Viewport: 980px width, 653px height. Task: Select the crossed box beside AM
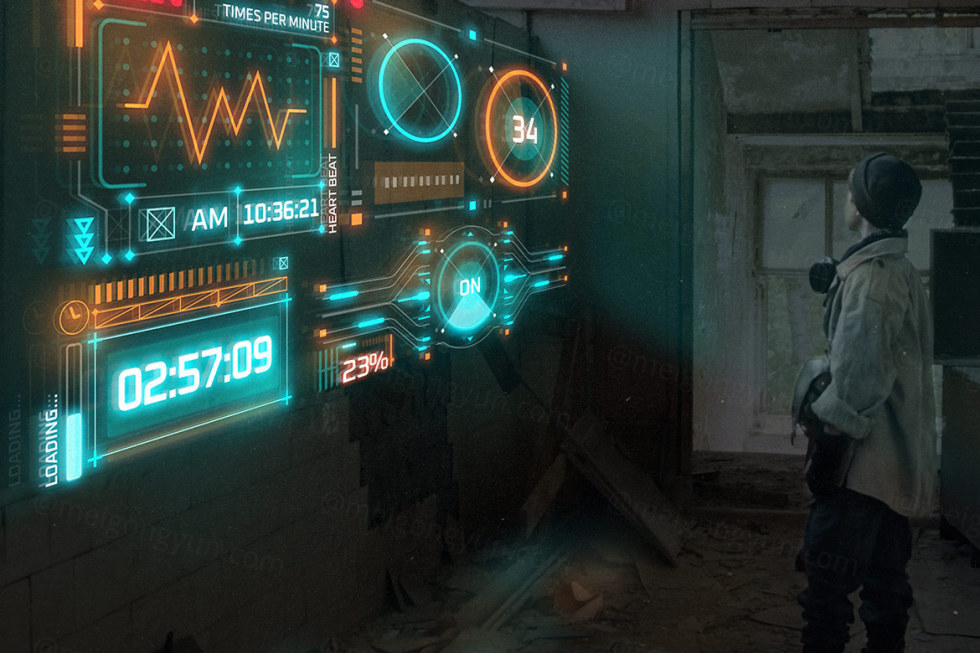click(160, 223)
